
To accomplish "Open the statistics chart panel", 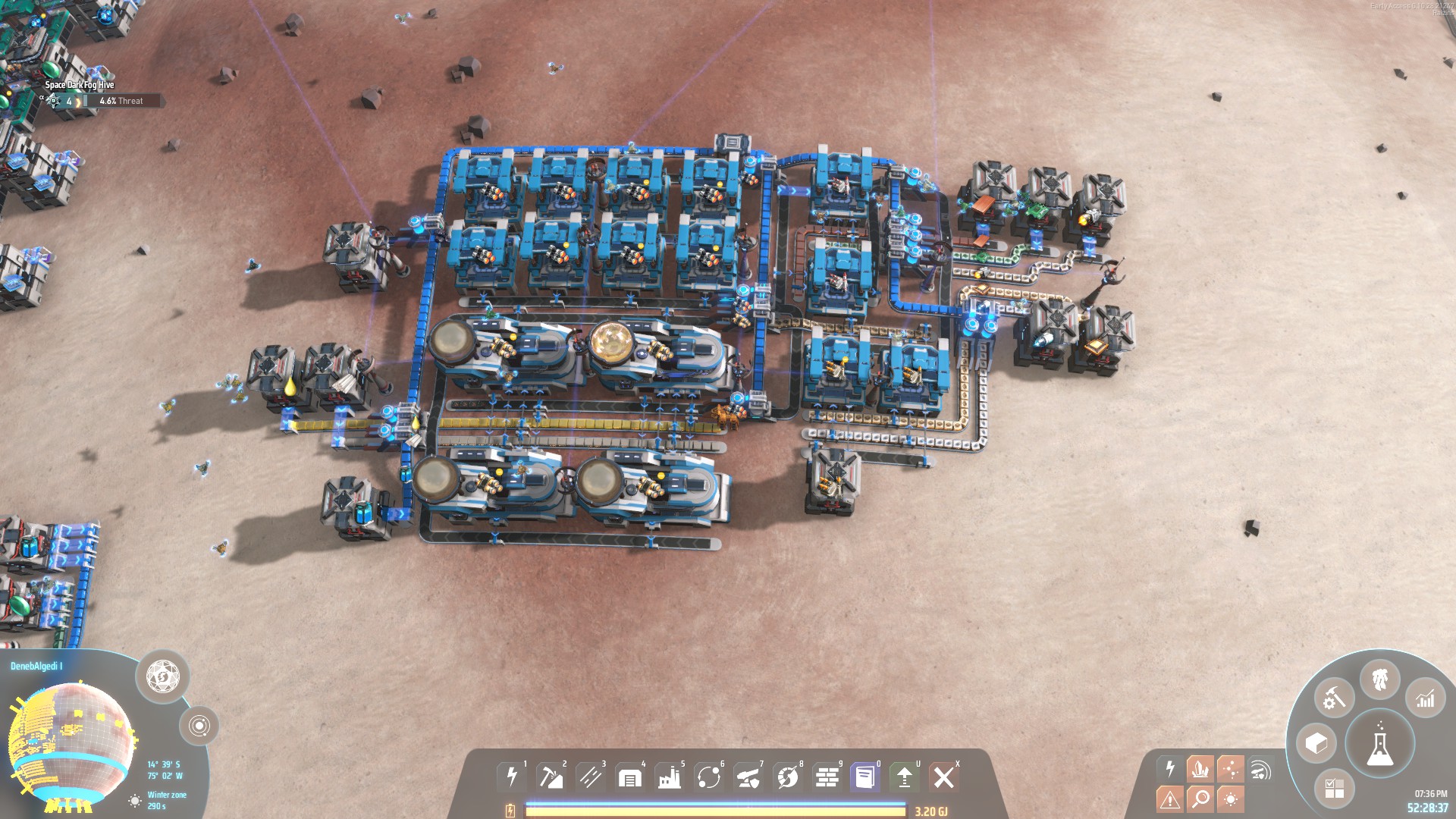I will click(1425, 698).
